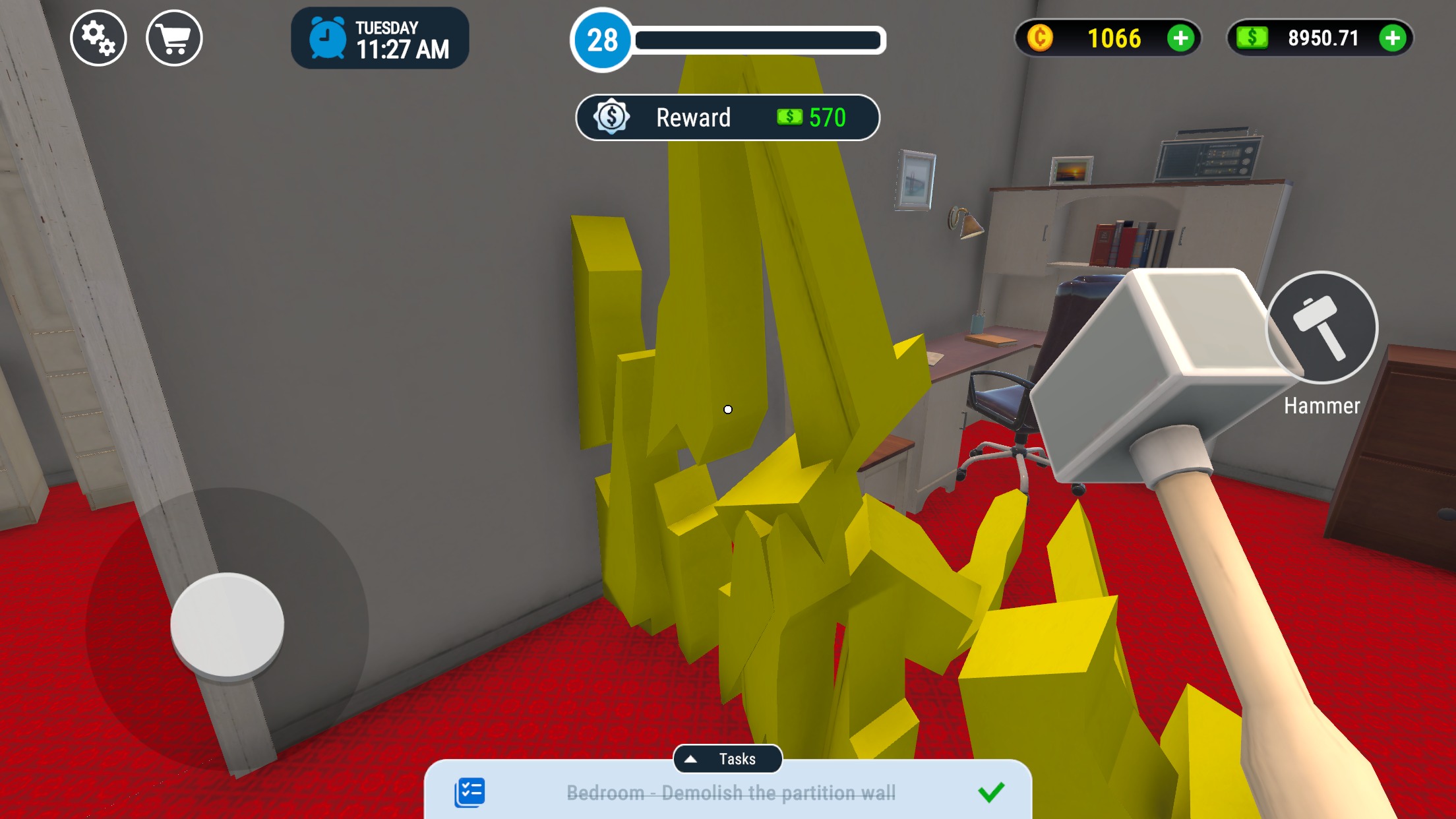Tap the Reward medal icon
1456x819 pixels.
(x=611, y=117)
